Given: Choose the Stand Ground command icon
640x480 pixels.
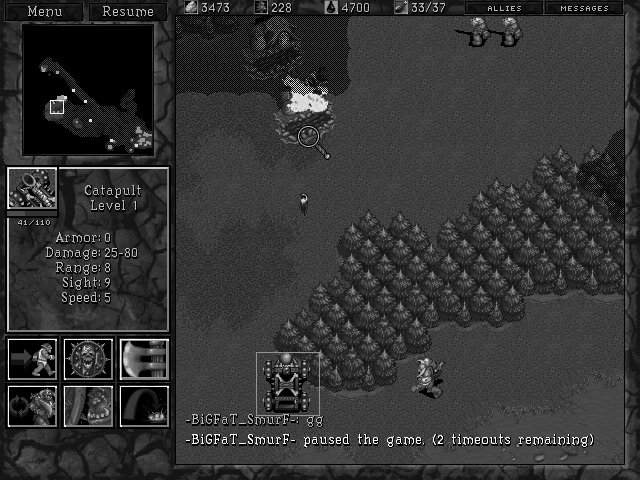Looking at the screenshot, I should (88, 406).
